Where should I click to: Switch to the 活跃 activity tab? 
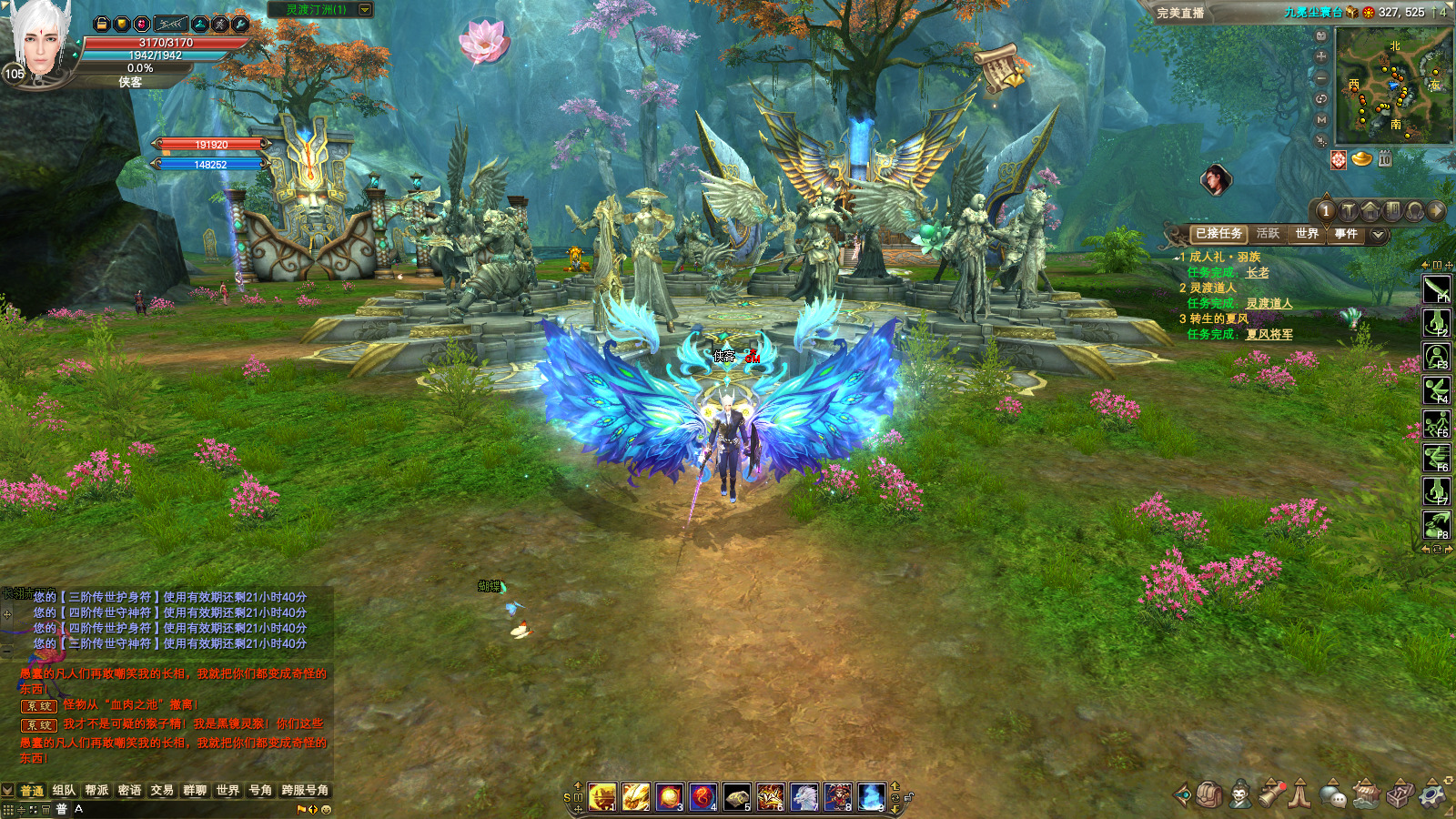click(1268, 234)
